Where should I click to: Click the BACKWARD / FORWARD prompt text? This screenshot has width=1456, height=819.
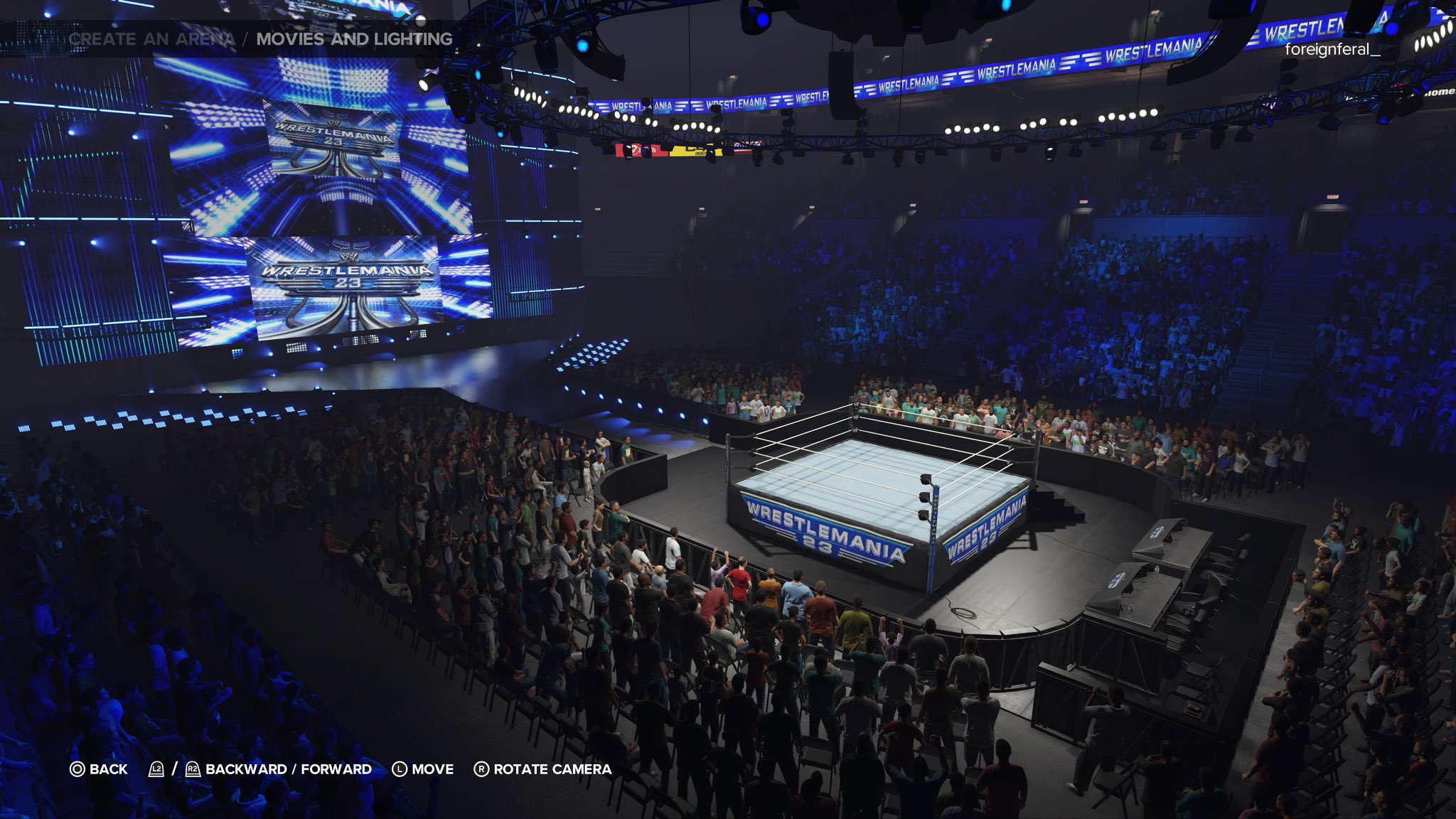[x=287, y=769]
